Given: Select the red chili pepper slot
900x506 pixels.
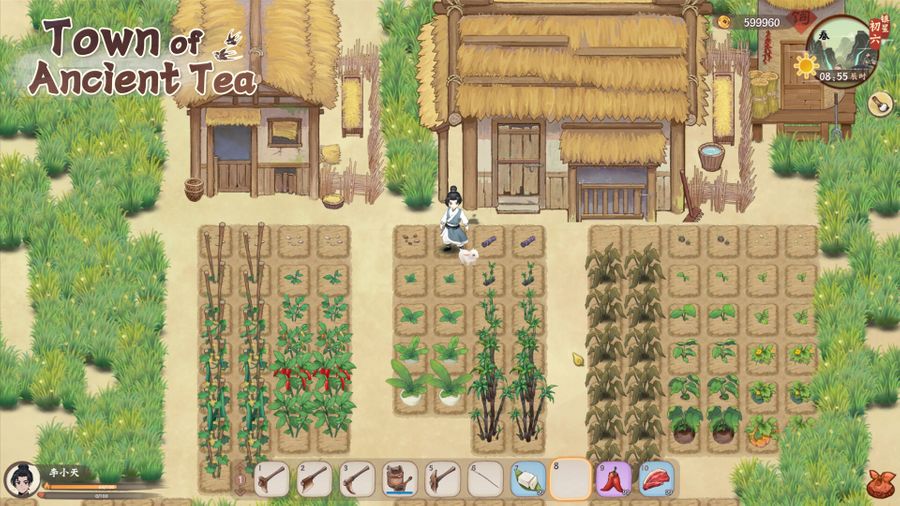Looking at the screenshot, I should [x=614, y=479].
